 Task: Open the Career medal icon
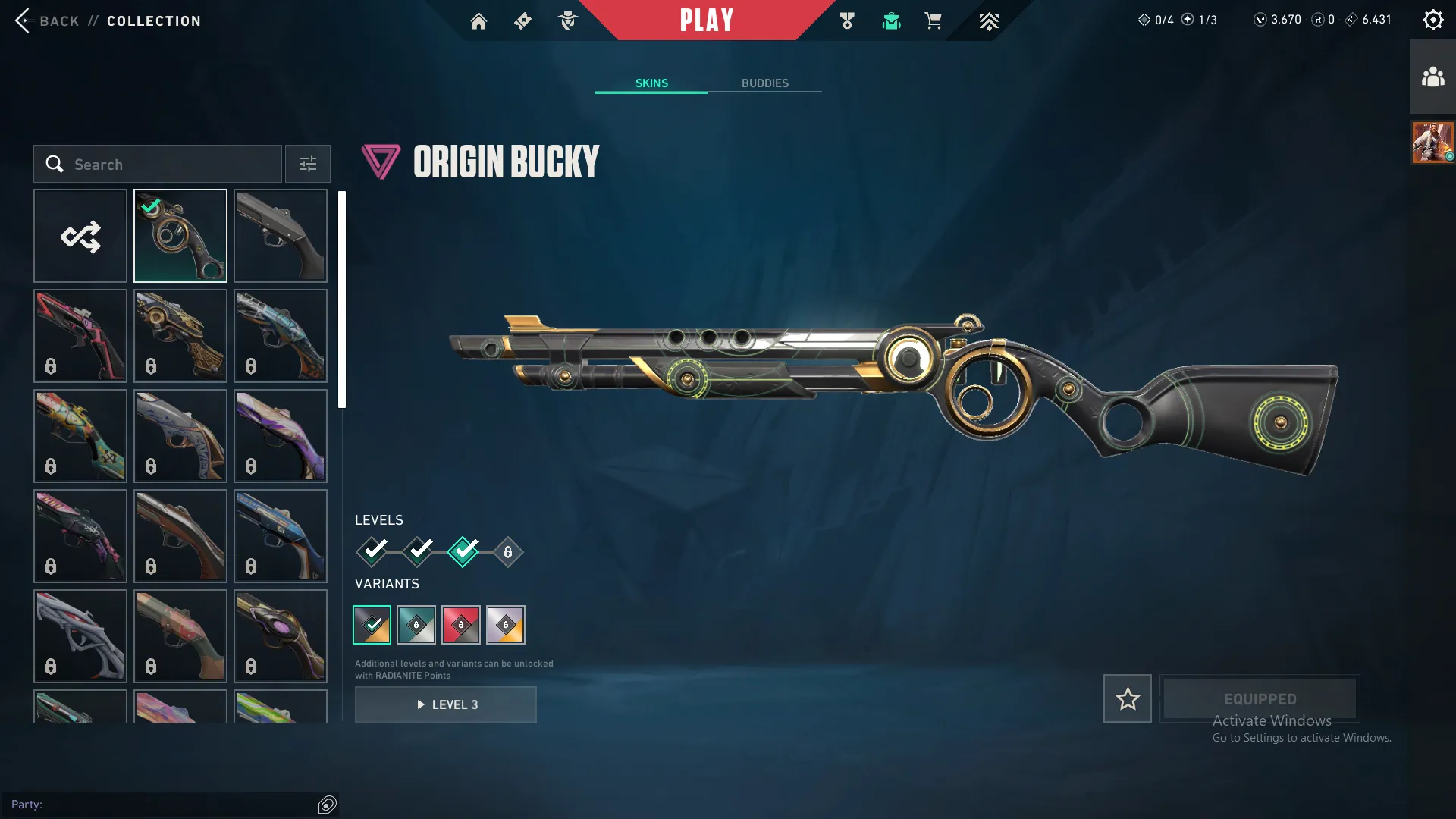click(847, 20)
